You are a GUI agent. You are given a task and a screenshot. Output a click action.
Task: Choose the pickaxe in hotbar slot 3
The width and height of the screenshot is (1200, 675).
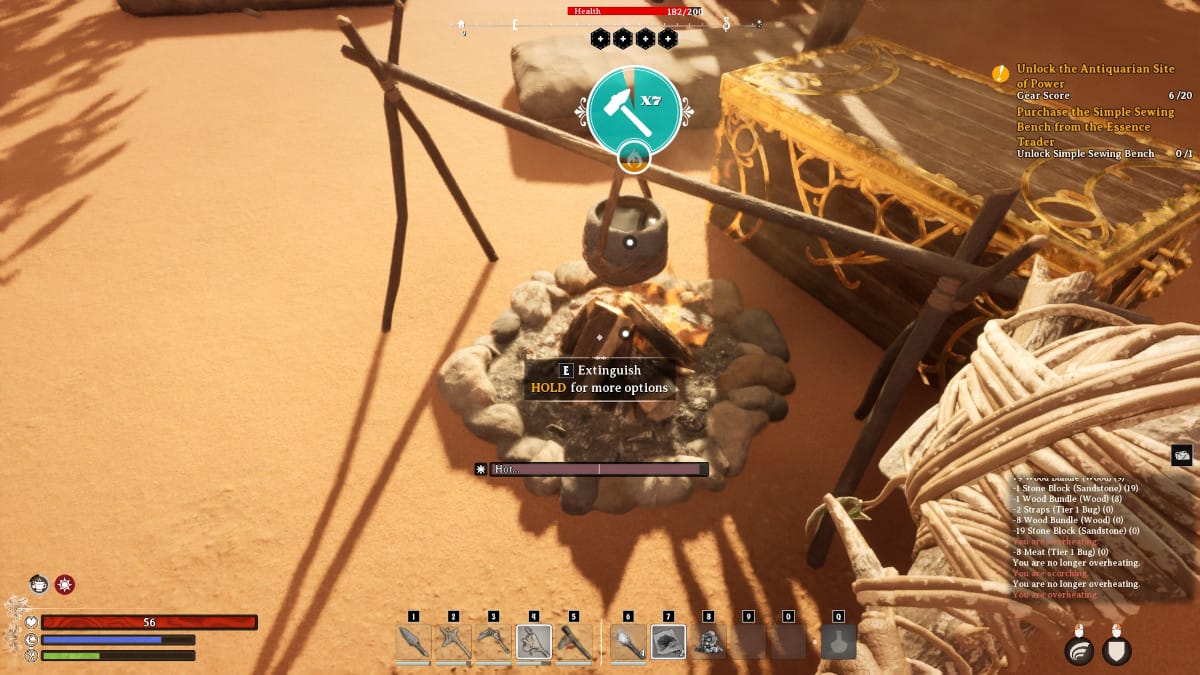point(493,641)
